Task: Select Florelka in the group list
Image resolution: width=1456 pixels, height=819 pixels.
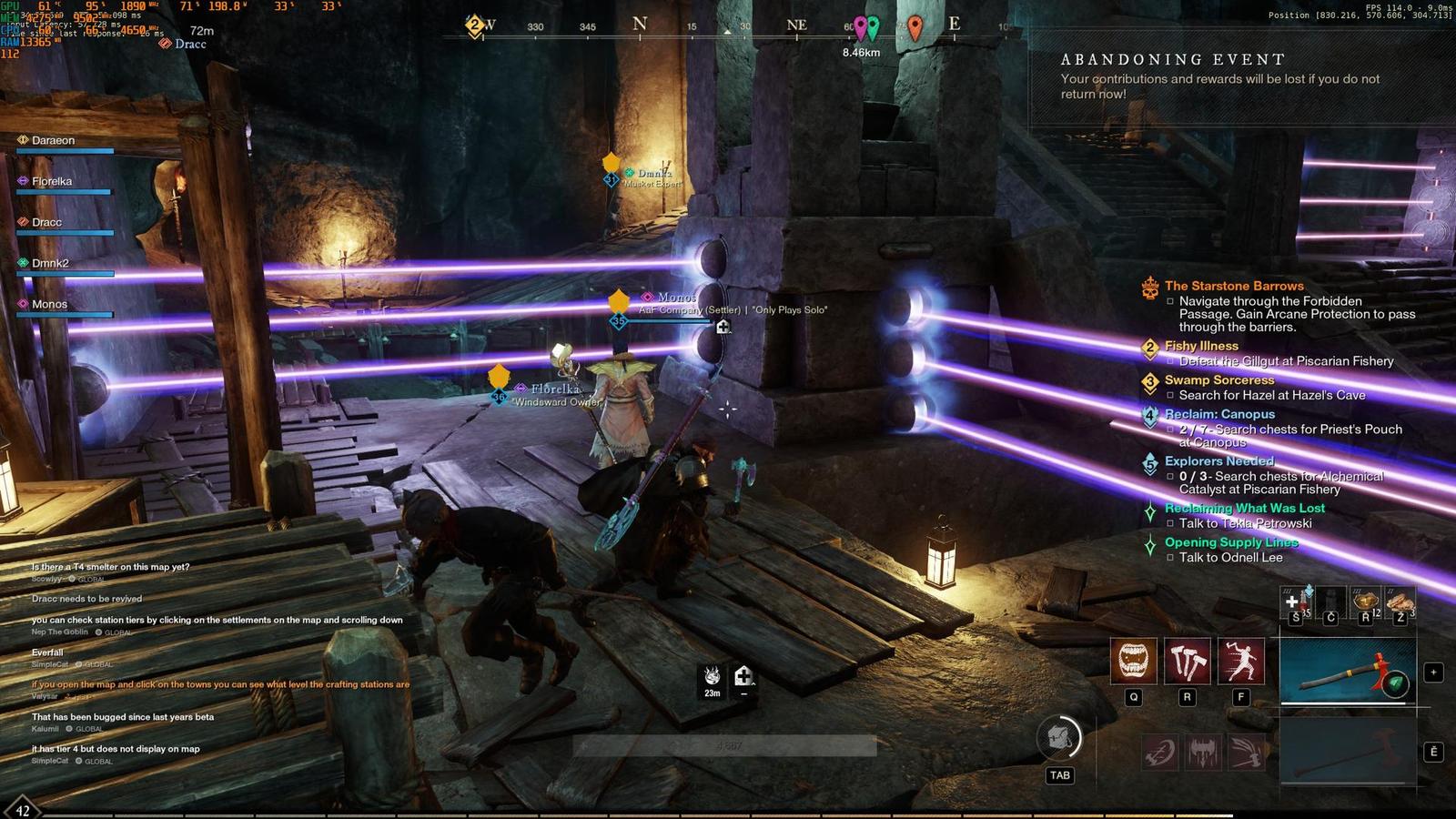Action: (x=52, y=181)
